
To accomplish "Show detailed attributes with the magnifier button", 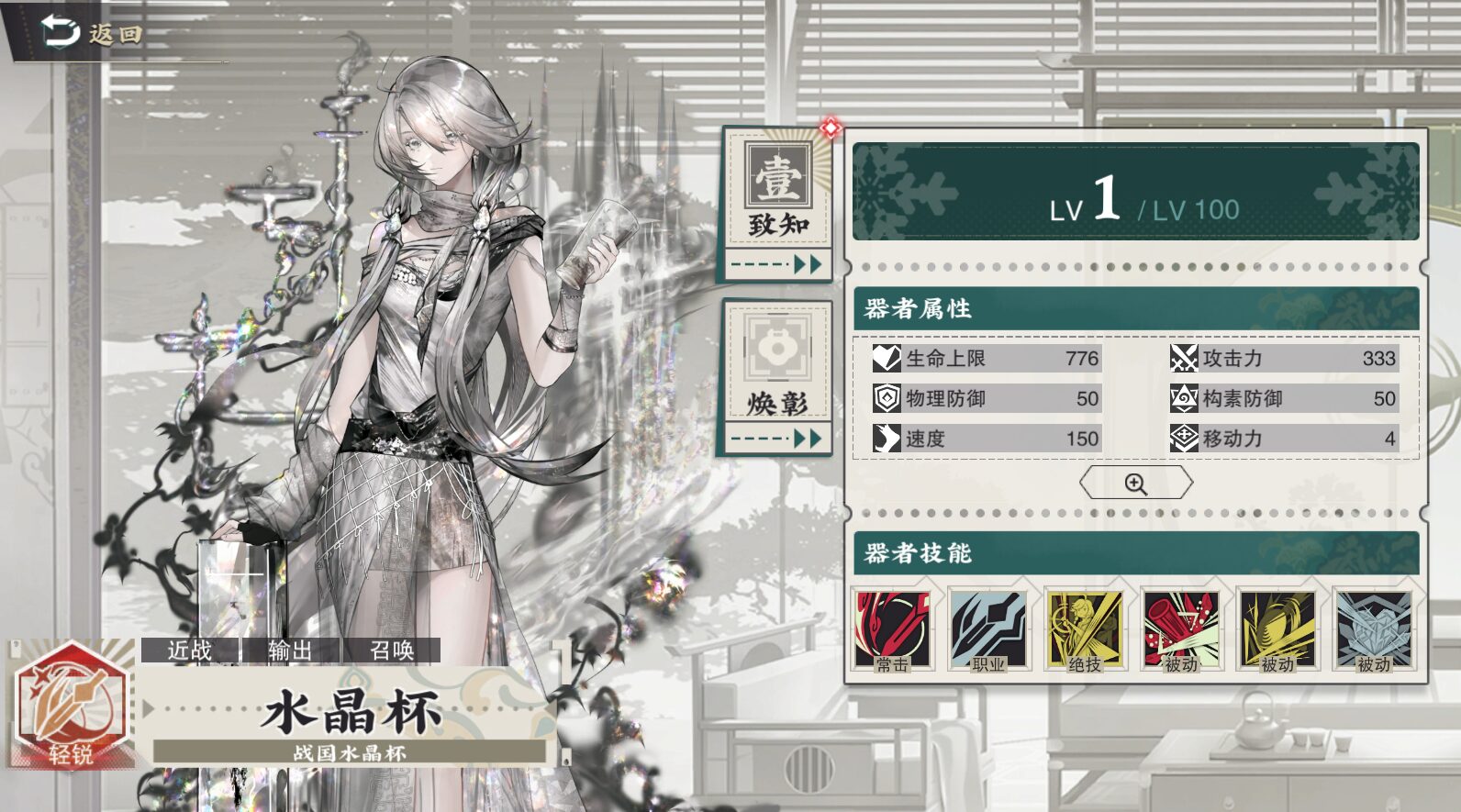I will (x=1136, y=484).
